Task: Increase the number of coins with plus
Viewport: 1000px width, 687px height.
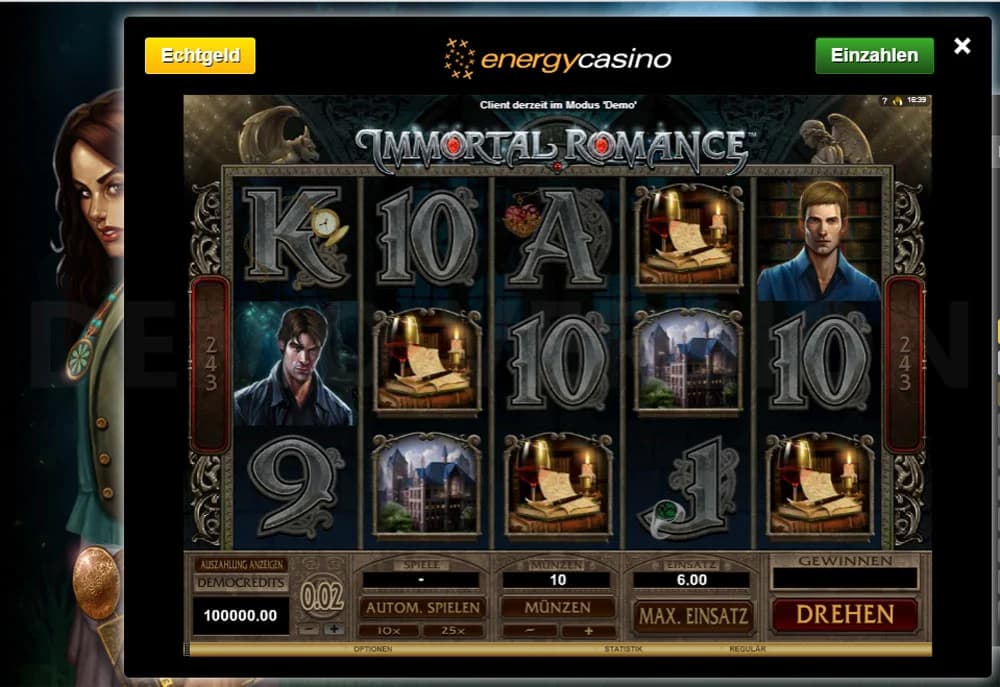Action: coord(588,631)
